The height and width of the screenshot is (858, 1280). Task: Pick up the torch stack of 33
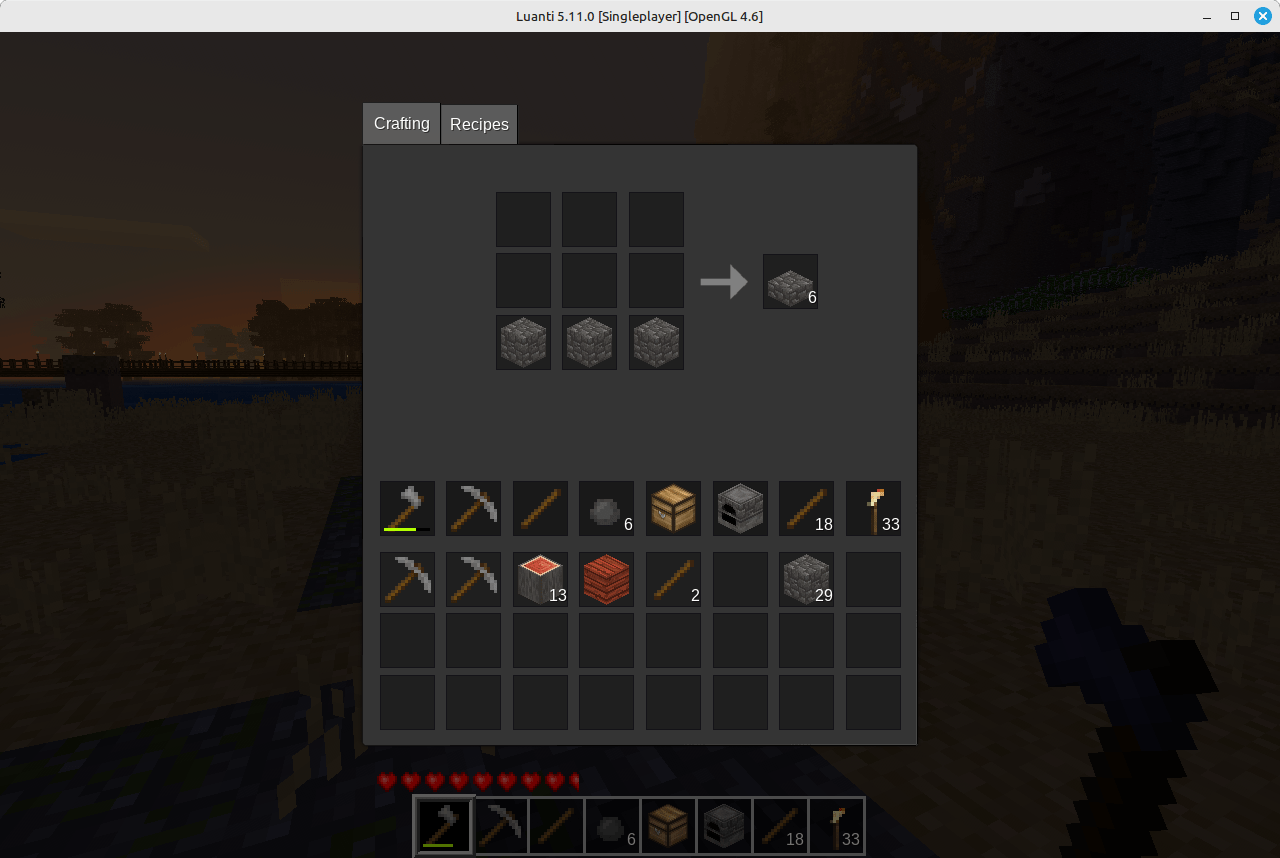(x=873, y=508)
